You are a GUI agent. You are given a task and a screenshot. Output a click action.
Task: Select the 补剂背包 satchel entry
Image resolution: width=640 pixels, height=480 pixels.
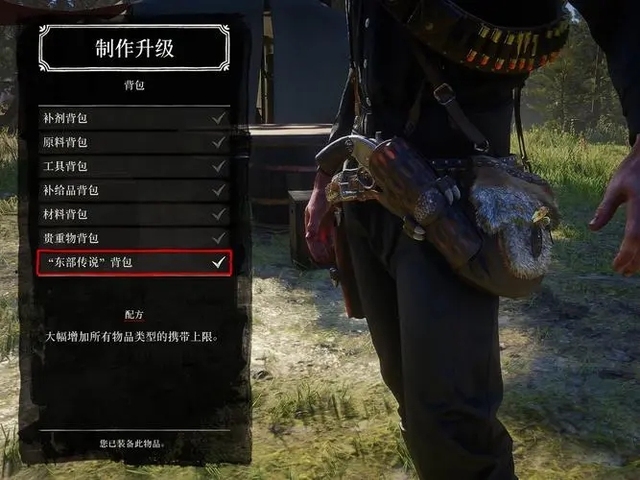134,118
